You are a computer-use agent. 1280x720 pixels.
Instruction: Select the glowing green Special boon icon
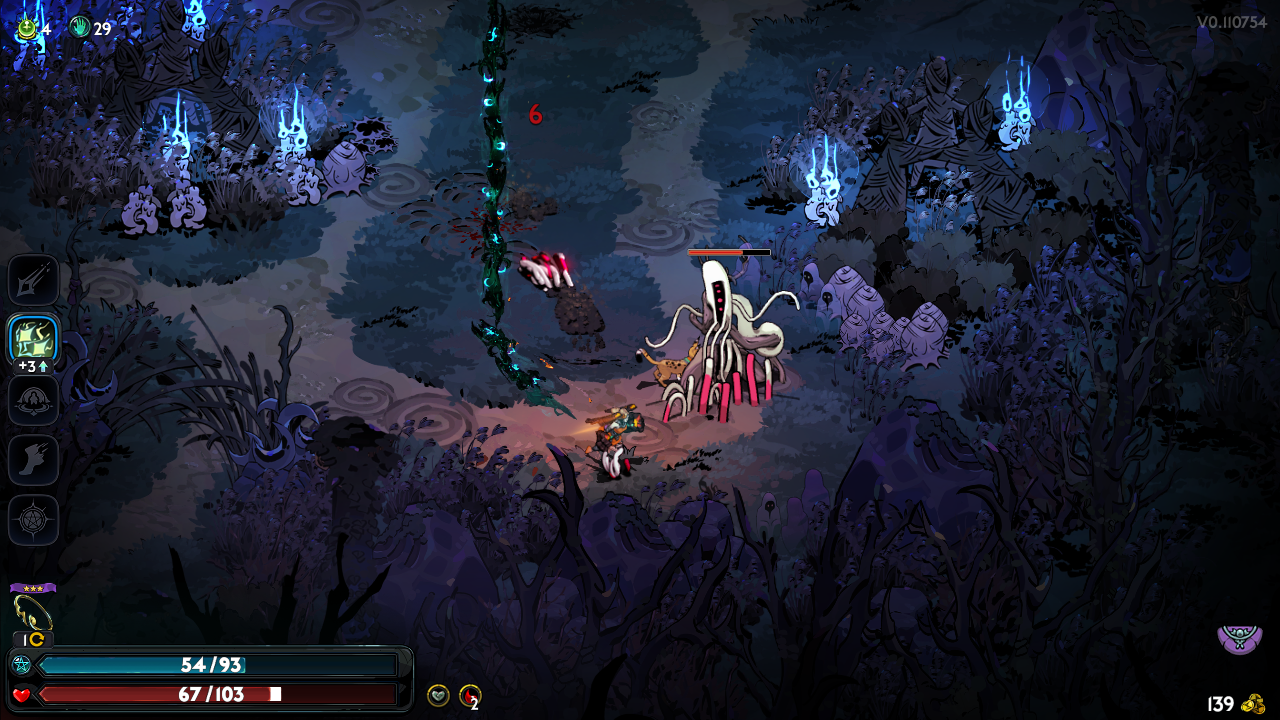click(33, 340)
